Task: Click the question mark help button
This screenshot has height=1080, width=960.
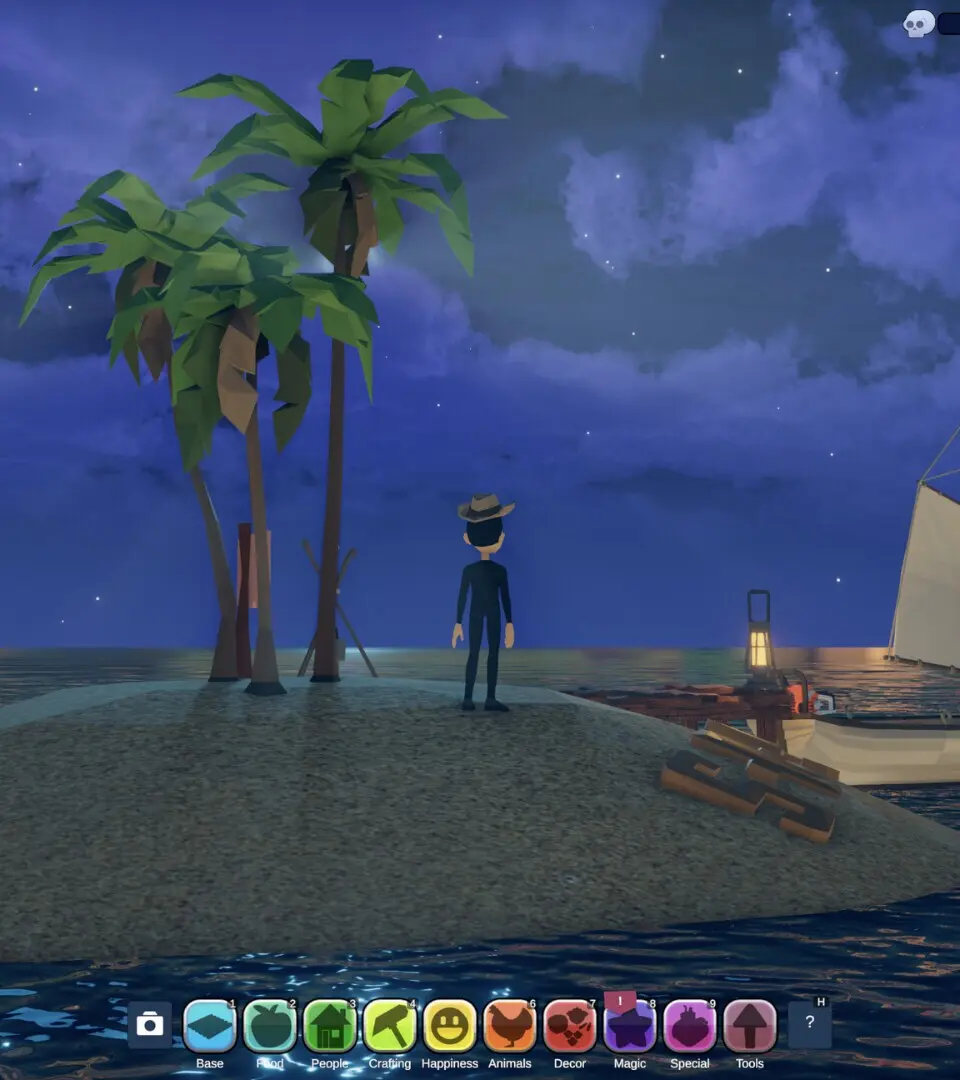Action: coord(810,1025)
